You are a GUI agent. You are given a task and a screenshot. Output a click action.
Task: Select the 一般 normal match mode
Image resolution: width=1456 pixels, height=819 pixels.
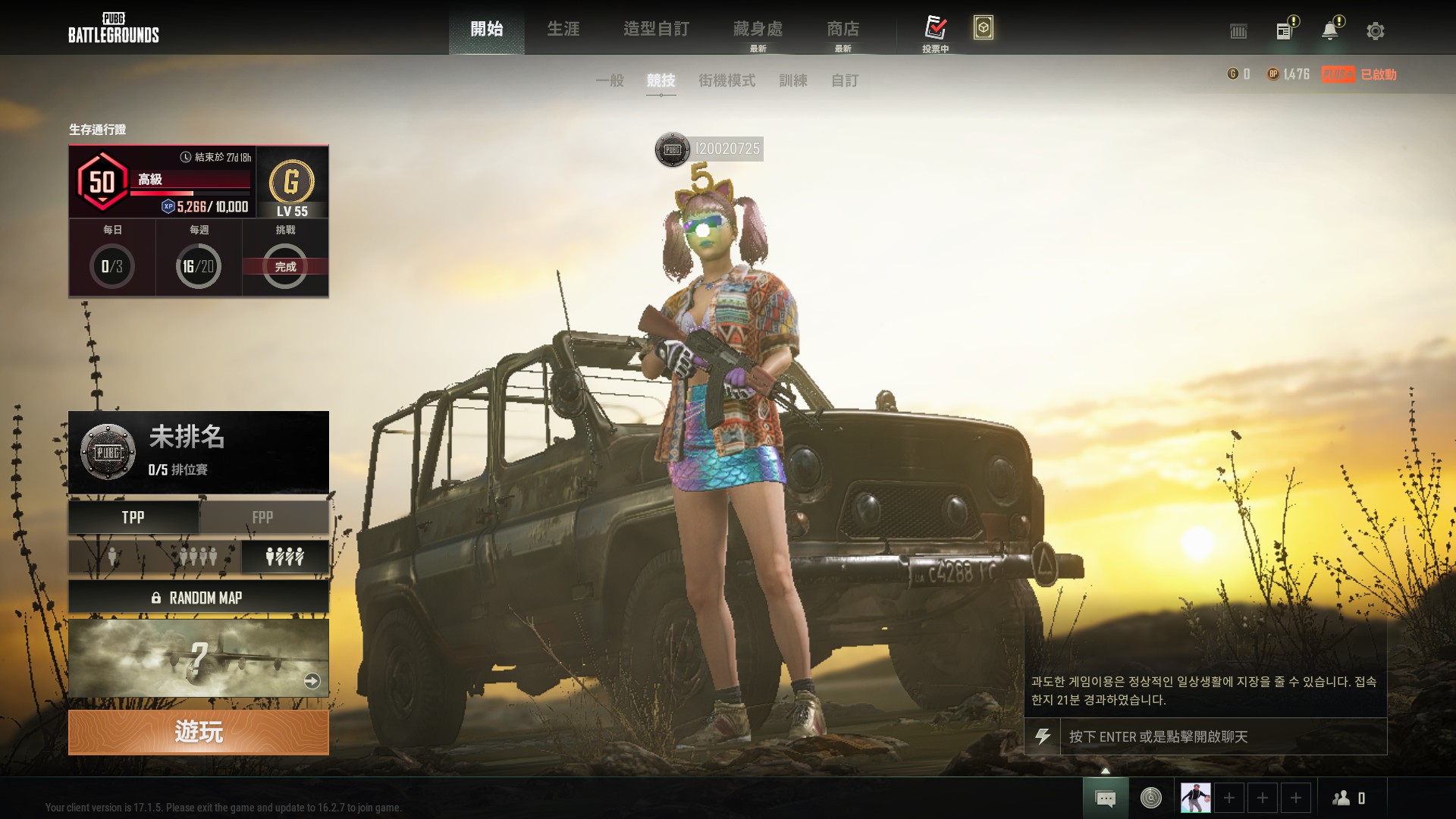point(610,80)
